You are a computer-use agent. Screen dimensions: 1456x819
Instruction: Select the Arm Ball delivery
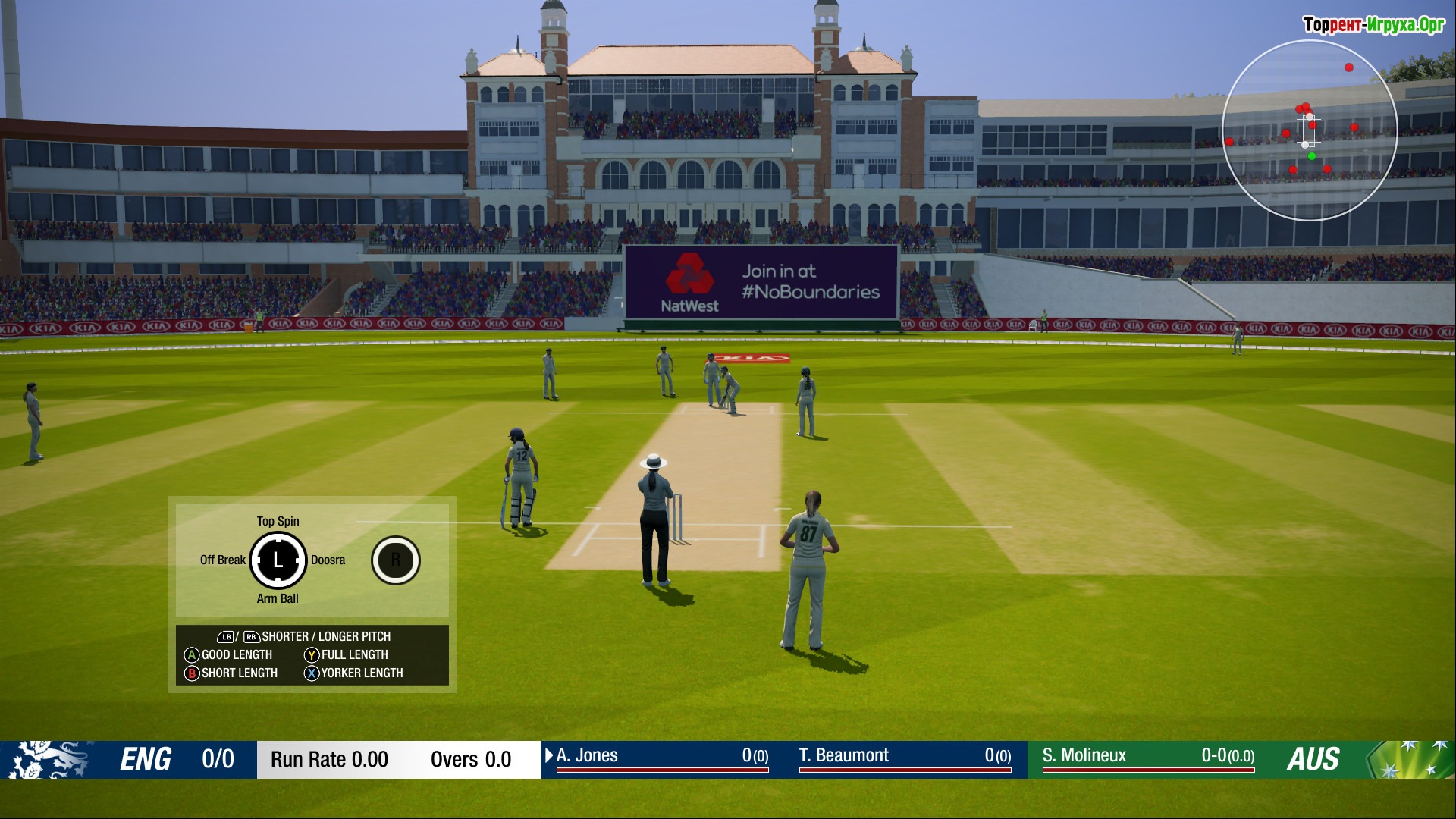point(278,598)
